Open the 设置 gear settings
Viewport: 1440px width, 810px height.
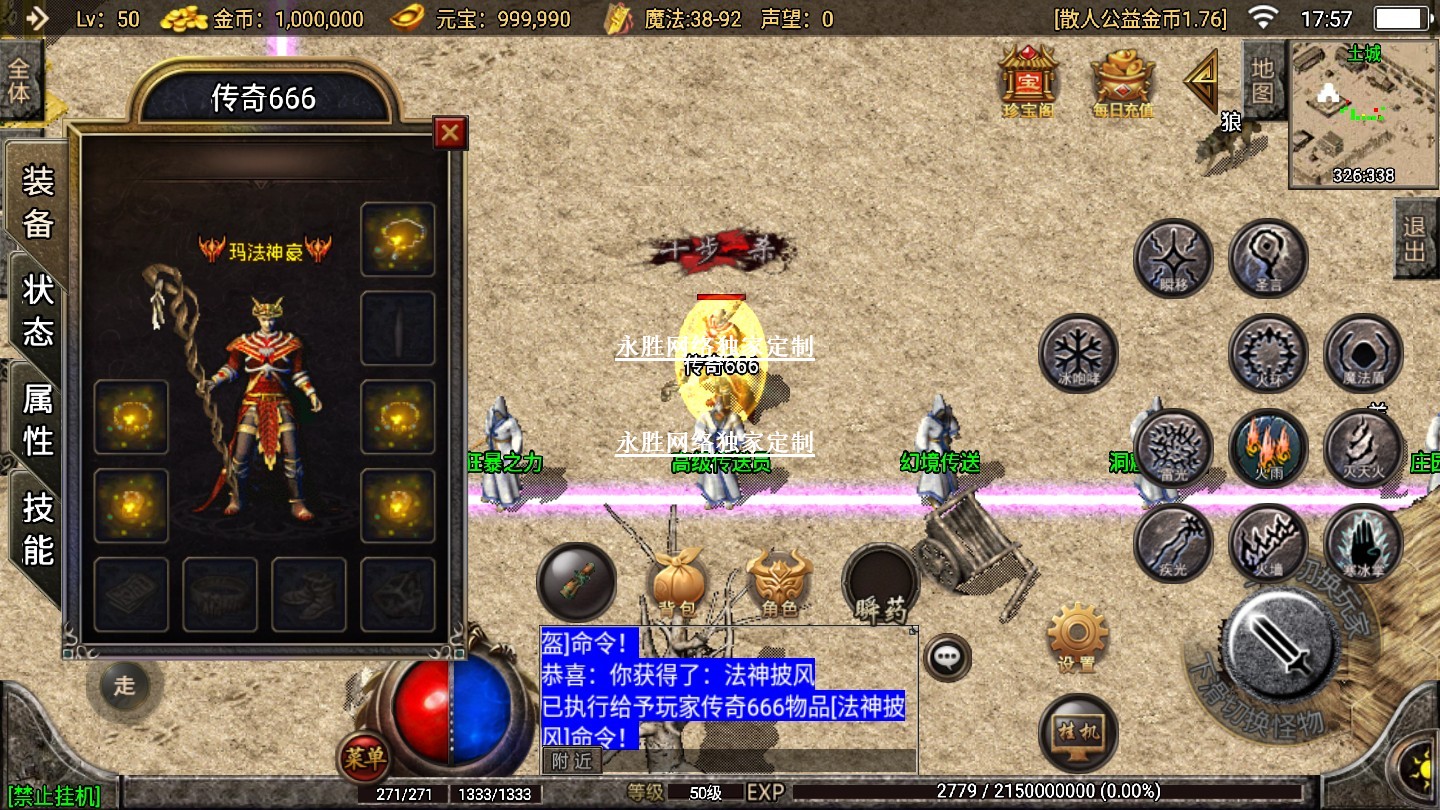1077,637
